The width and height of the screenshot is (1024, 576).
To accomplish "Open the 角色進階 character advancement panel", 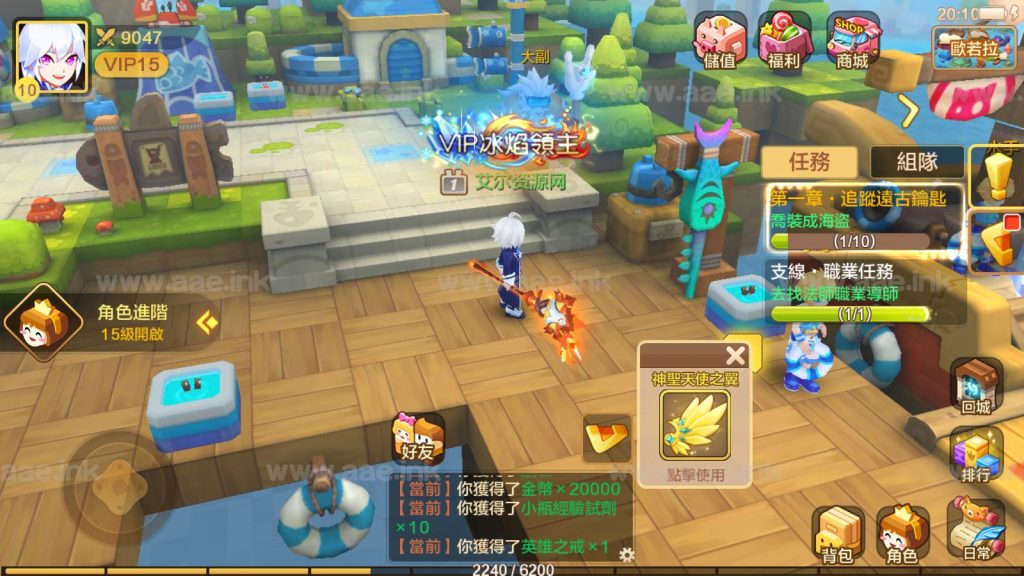I will [x=110, y=322].
